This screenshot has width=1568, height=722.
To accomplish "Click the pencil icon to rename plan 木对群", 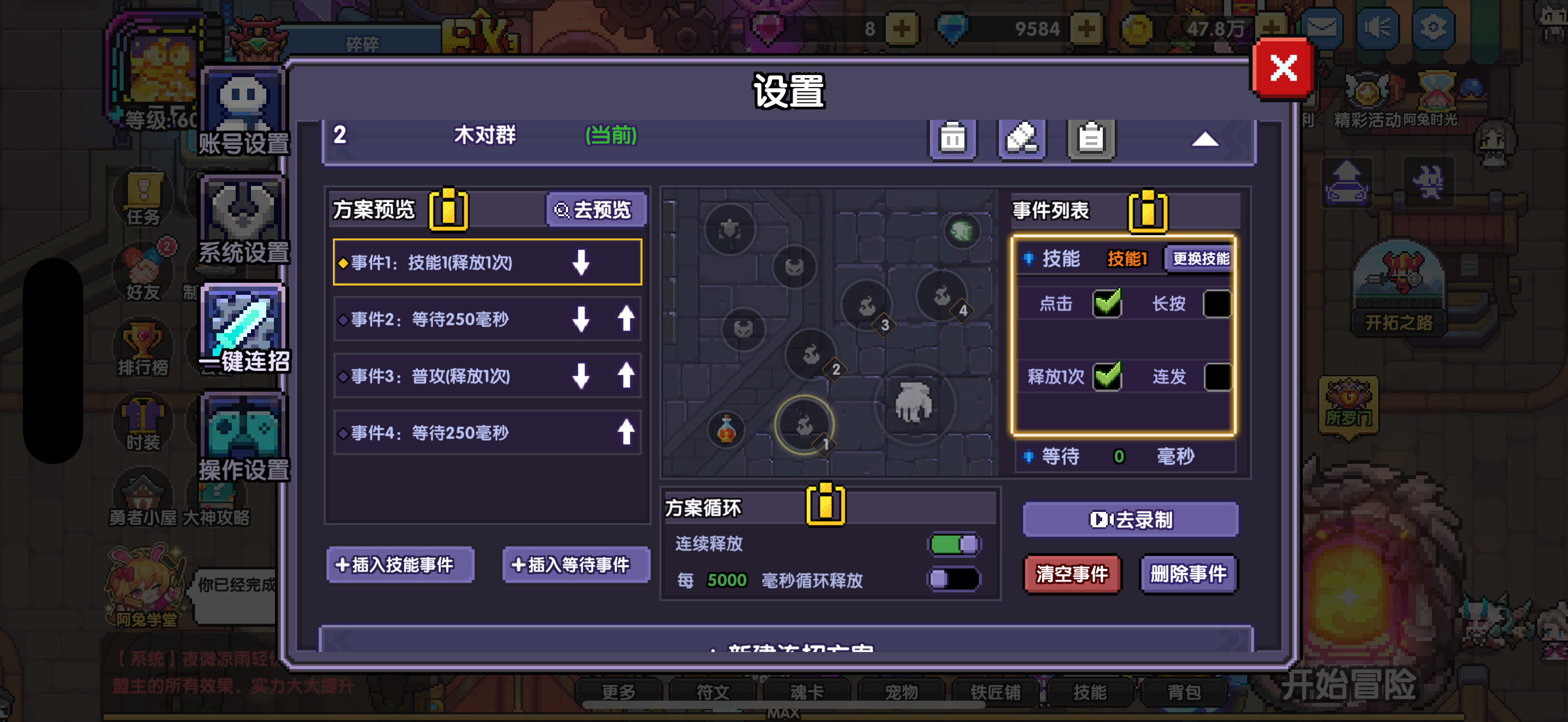I will (1021, 139).
